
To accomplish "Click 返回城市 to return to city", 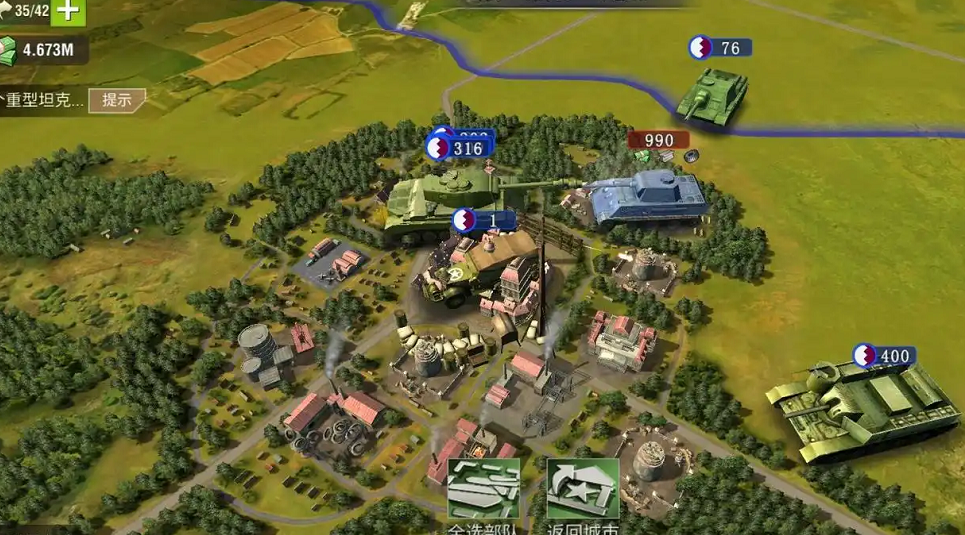I will pyautogui.click(x=583, y=492).
